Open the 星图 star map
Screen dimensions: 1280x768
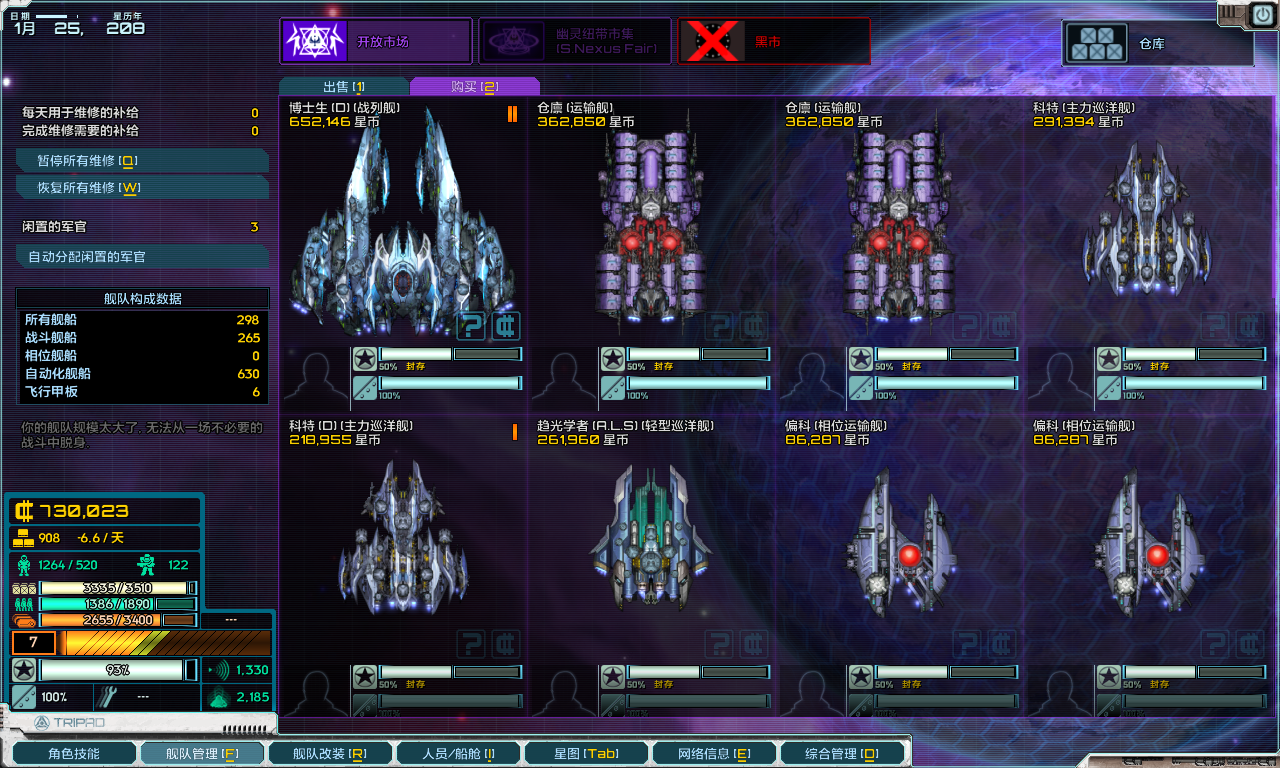click(x=585, y=753)
